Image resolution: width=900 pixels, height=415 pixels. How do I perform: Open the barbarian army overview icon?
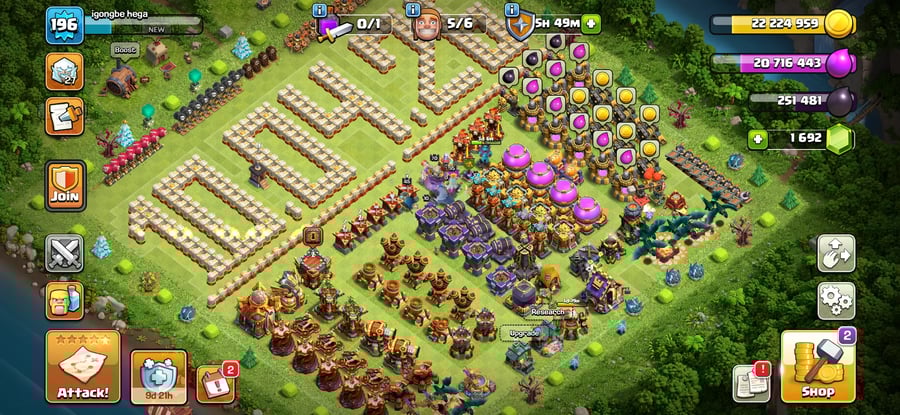[64, 300]
